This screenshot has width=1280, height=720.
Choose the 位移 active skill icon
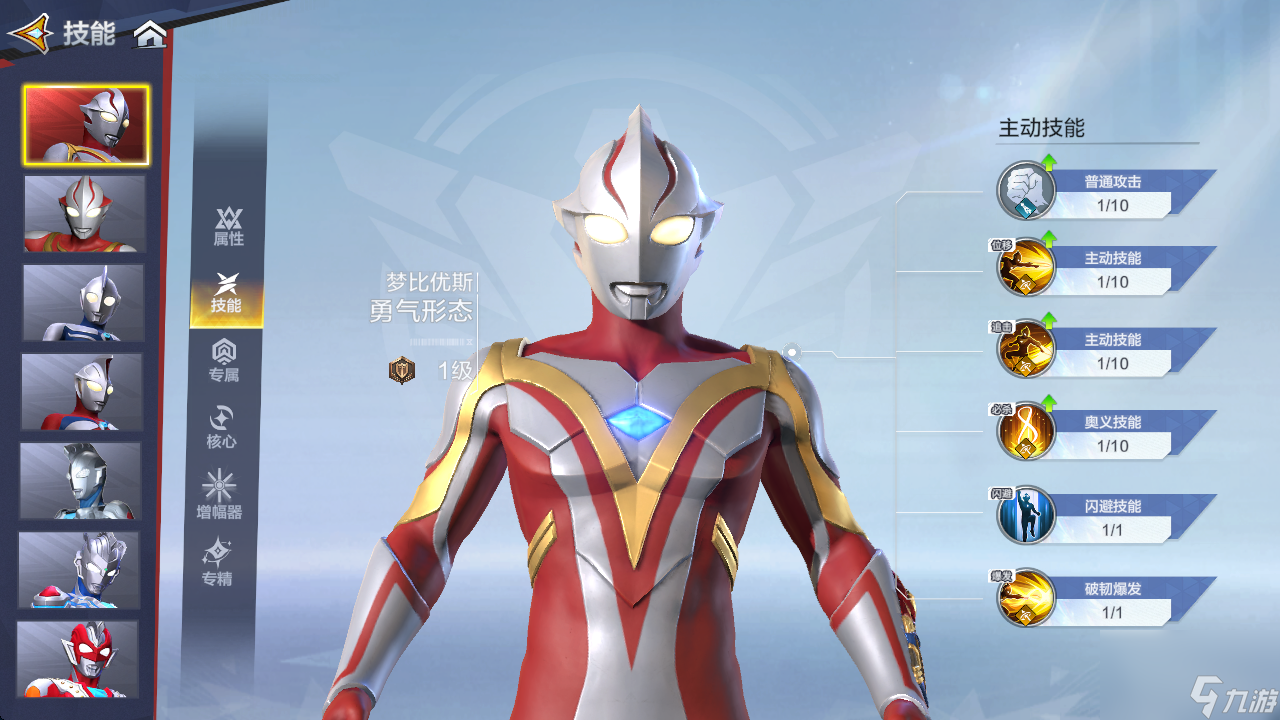1026,268
